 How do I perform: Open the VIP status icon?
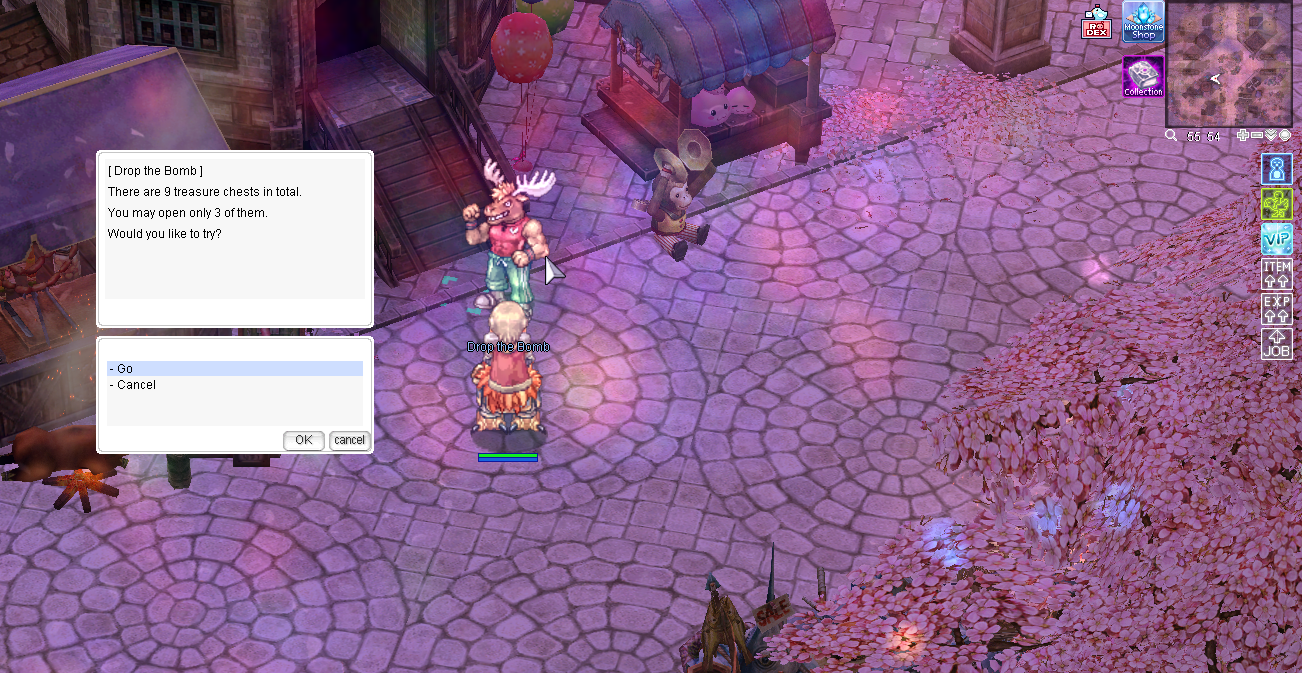1277,239
